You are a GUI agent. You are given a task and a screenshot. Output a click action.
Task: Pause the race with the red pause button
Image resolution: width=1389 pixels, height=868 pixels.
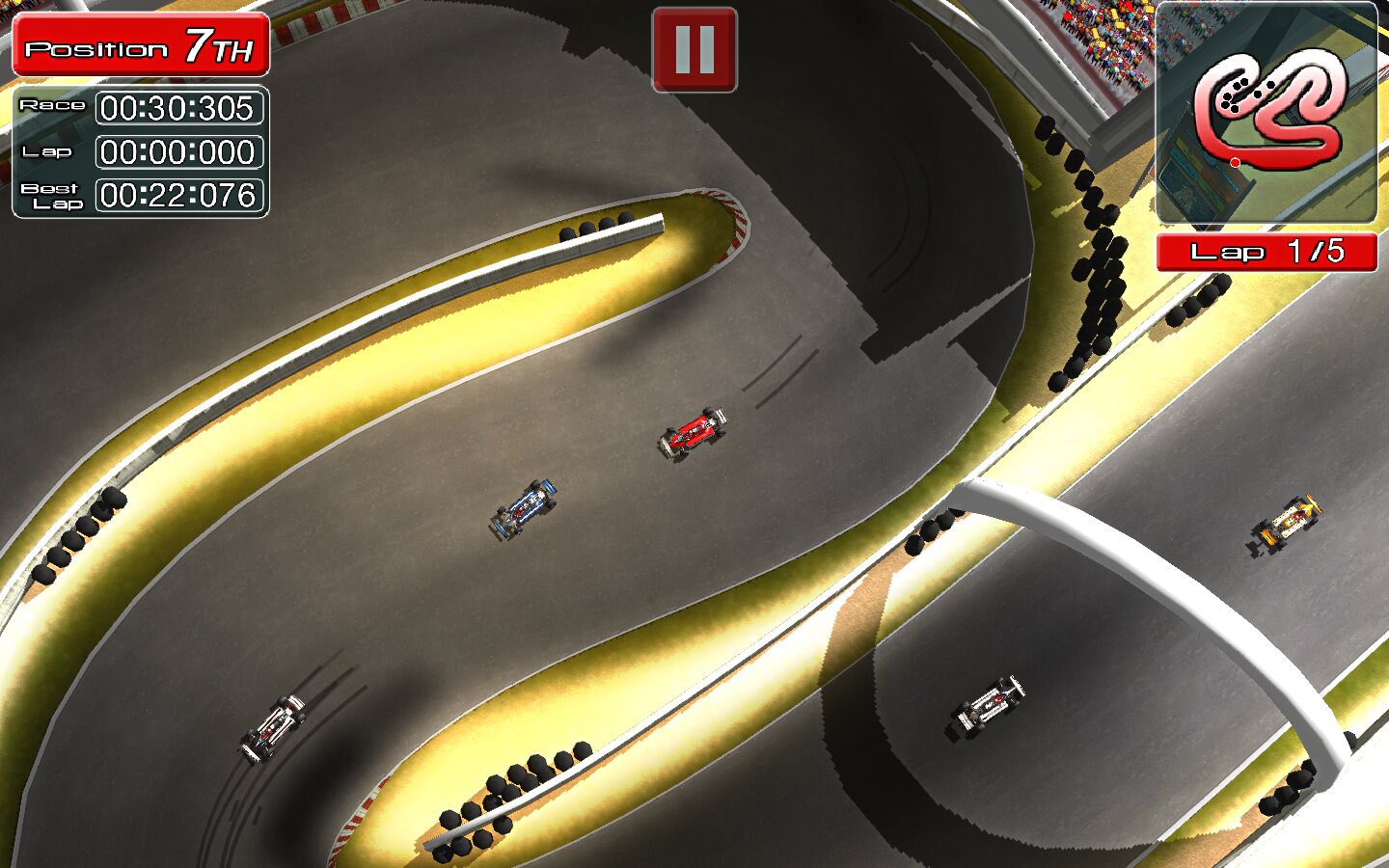pos(694,50)
